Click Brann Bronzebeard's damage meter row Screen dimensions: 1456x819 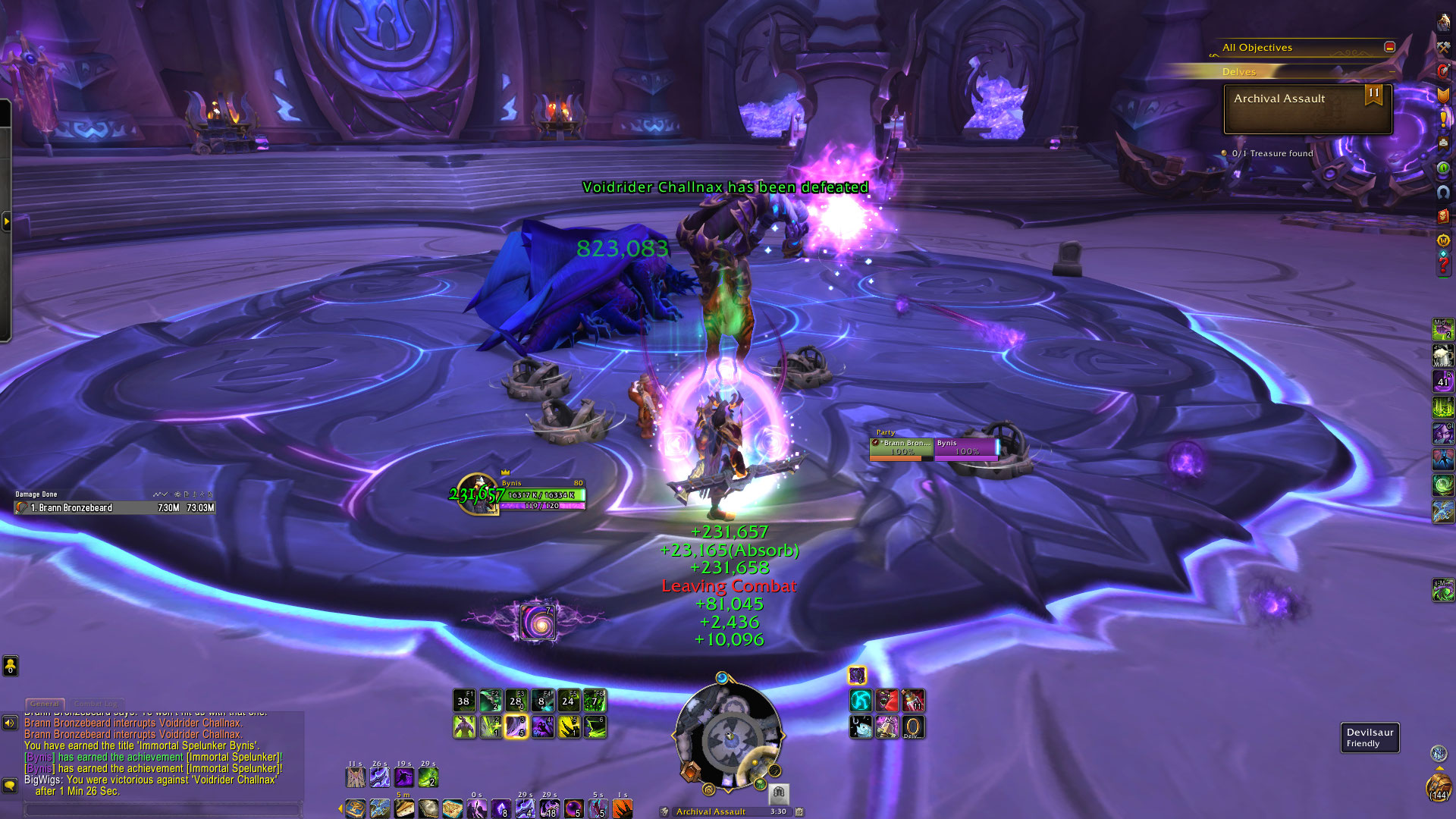click(115, 508)
